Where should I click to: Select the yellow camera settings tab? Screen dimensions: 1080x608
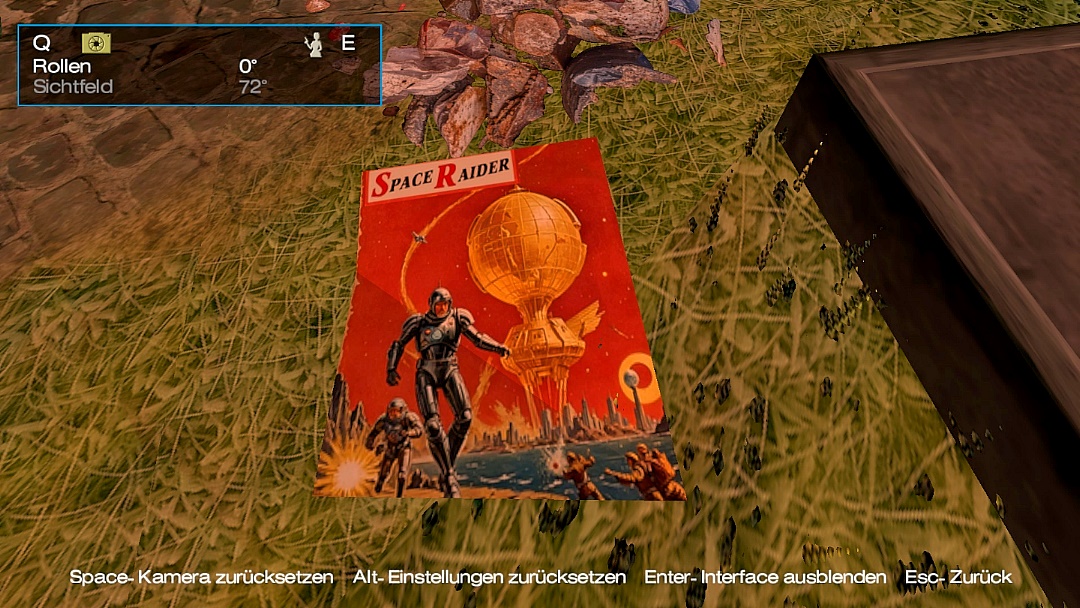[x=96, y=43]
